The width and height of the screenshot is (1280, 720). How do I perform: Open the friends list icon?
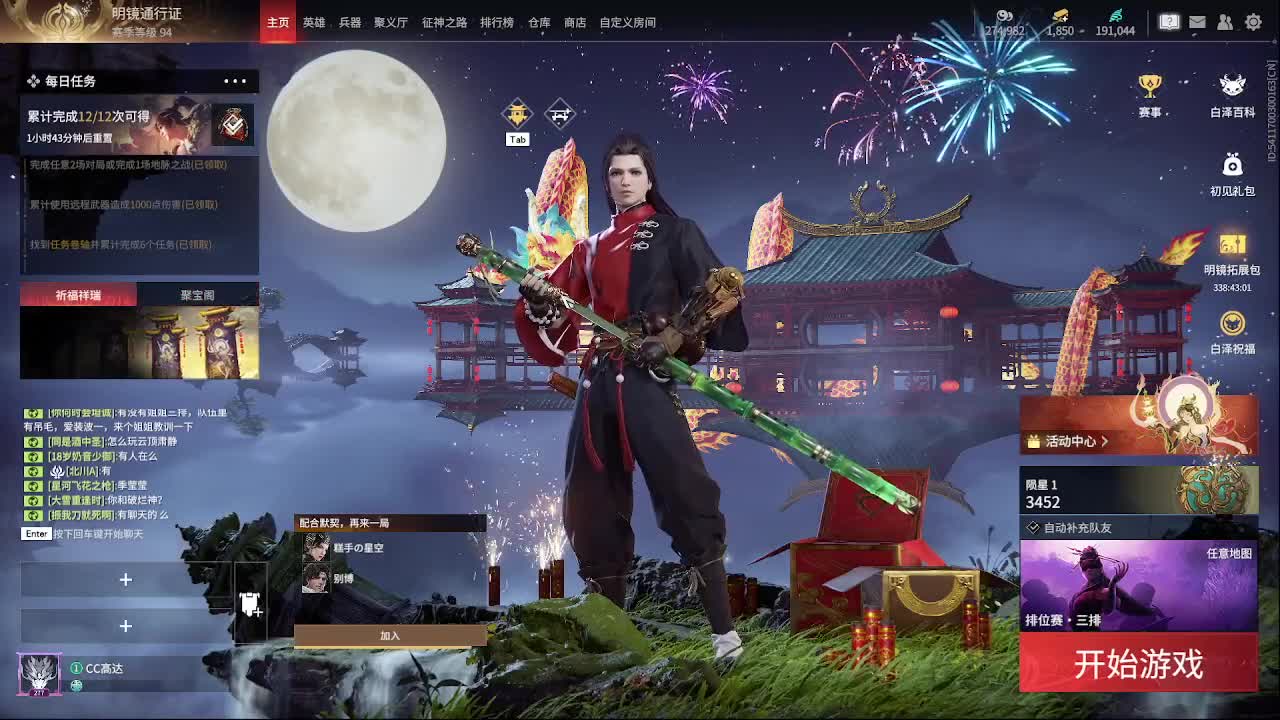pyautogui.click(x=1225, y=21)
